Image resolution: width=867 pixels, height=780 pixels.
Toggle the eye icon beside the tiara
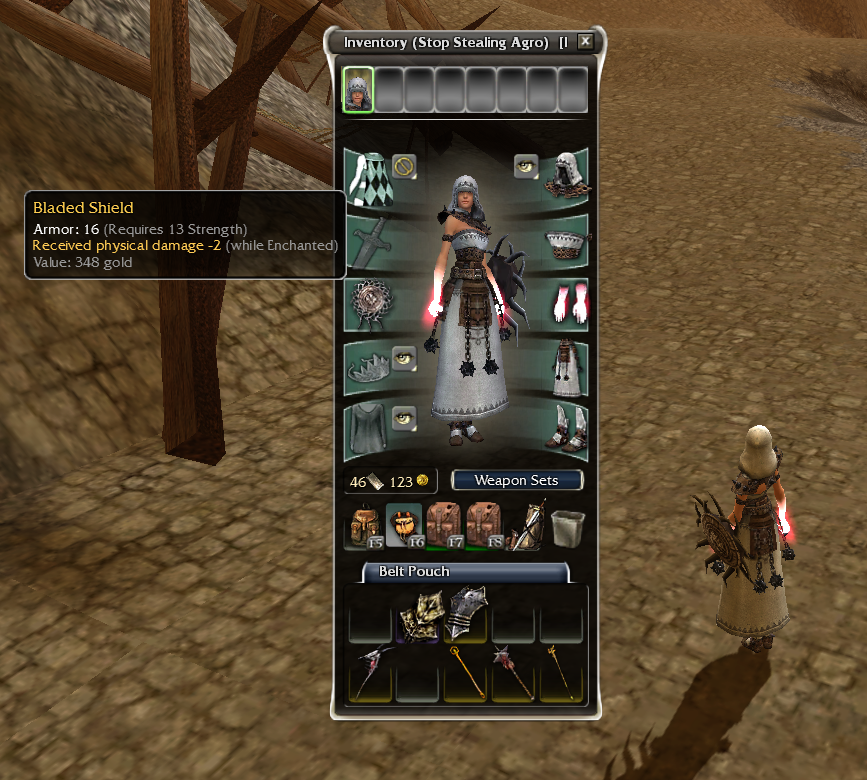[x=403, y=358]
